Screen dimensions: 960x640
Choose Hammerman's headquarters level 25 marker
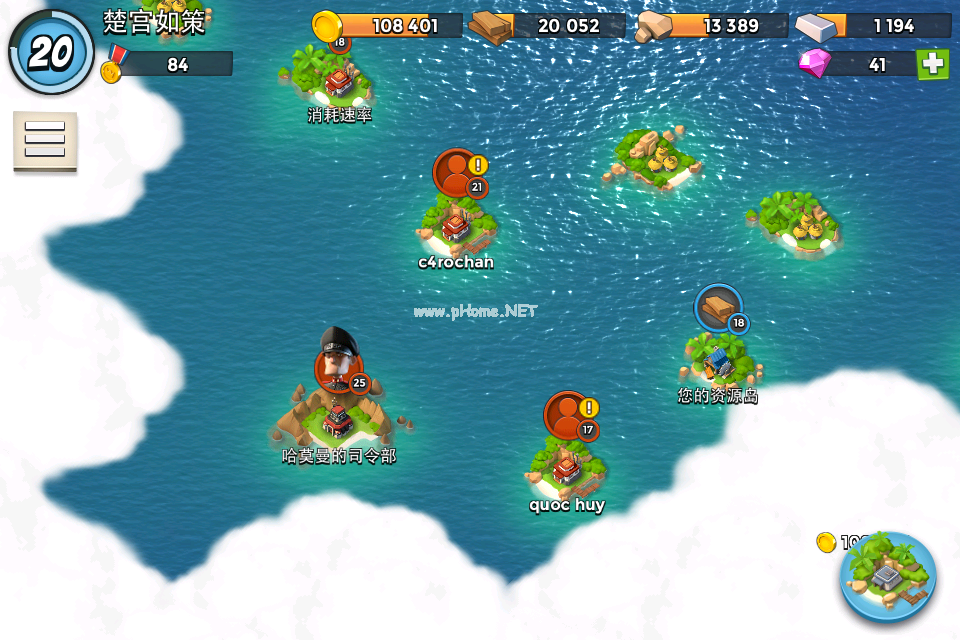click(x=340, y=368)
